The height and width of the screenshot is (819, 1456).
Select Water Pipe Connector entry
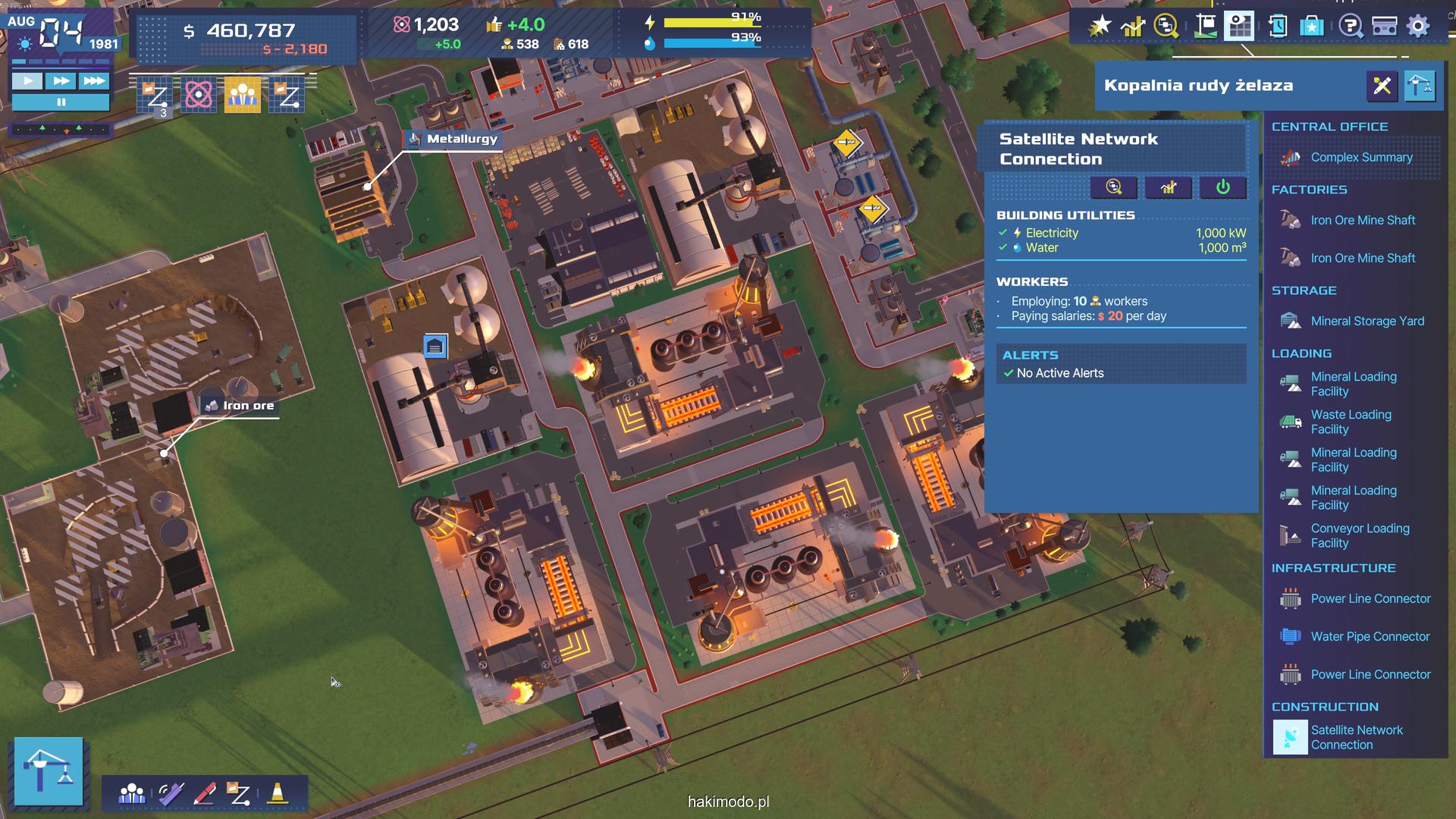[1370, 637]
